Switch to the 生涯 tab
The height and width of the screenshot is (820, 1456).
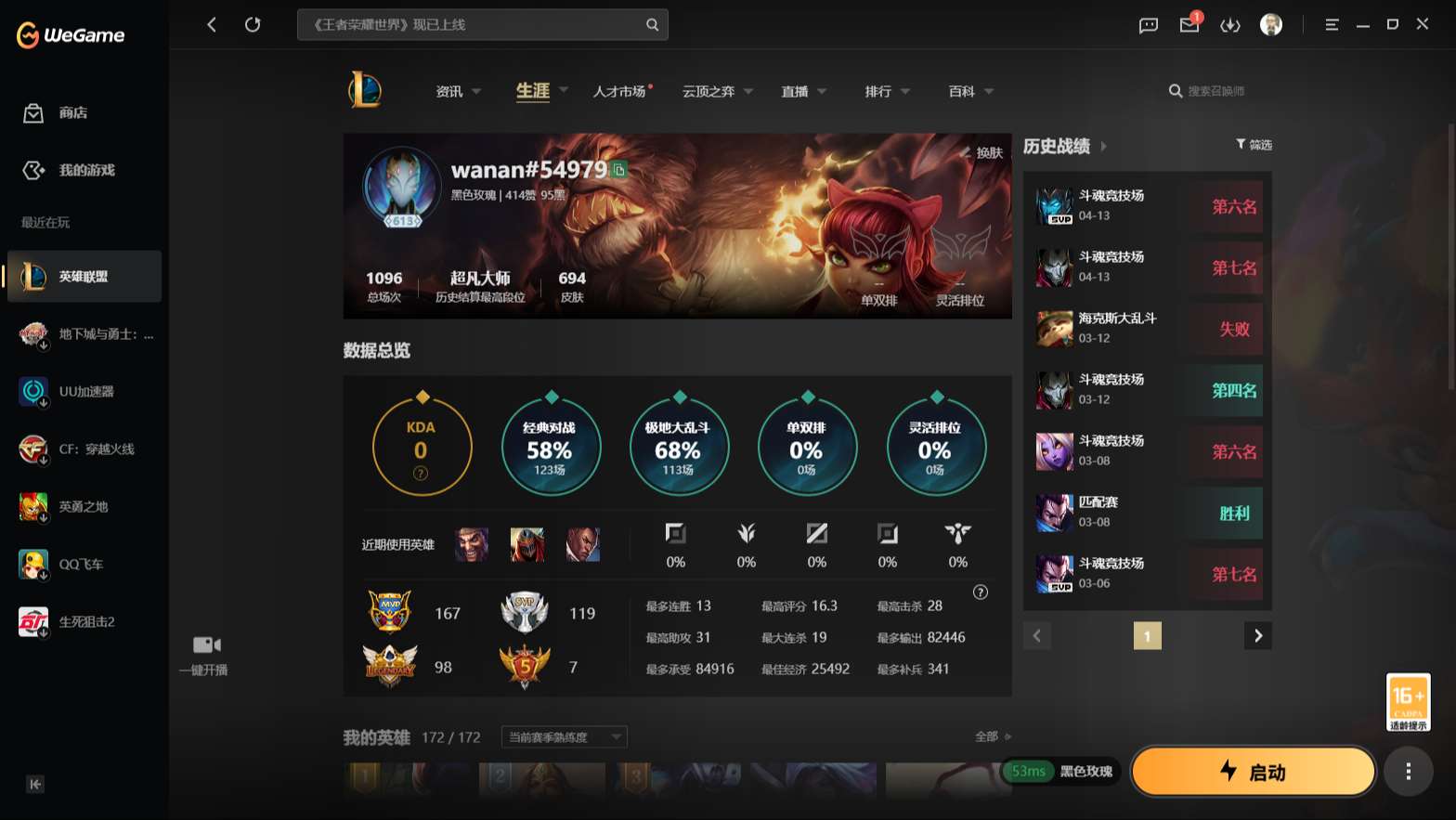coord(532,91)
